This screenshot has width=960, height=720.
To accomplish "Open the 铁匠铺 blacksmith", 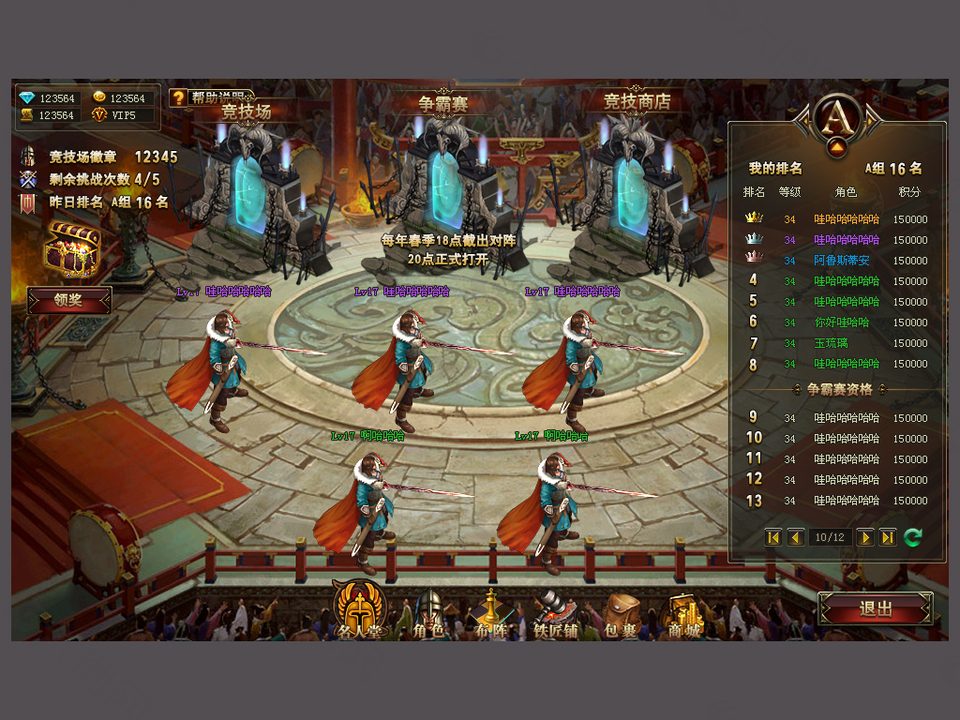I will tap(555, 614).
